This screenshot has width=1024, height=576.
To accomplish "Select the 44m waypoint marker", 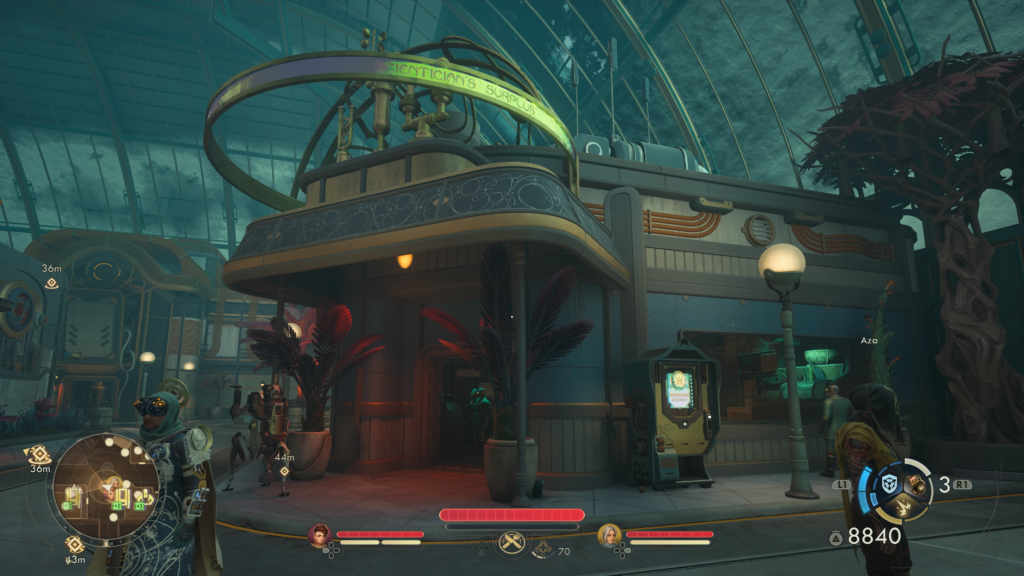I will coord(284,470).
